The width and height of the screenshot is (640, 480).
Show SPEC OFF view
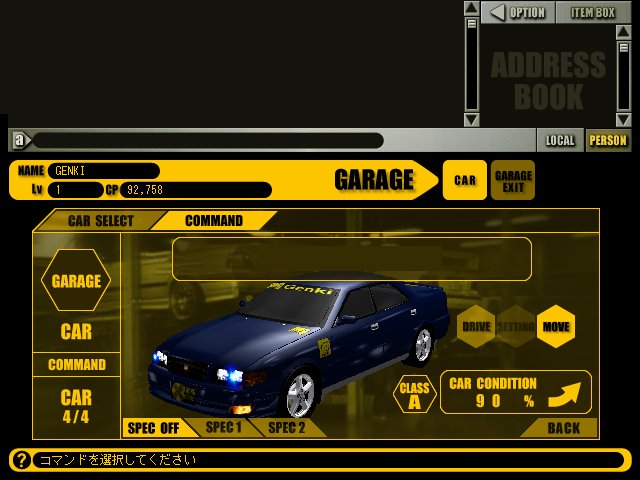click(x=153, y=428)
